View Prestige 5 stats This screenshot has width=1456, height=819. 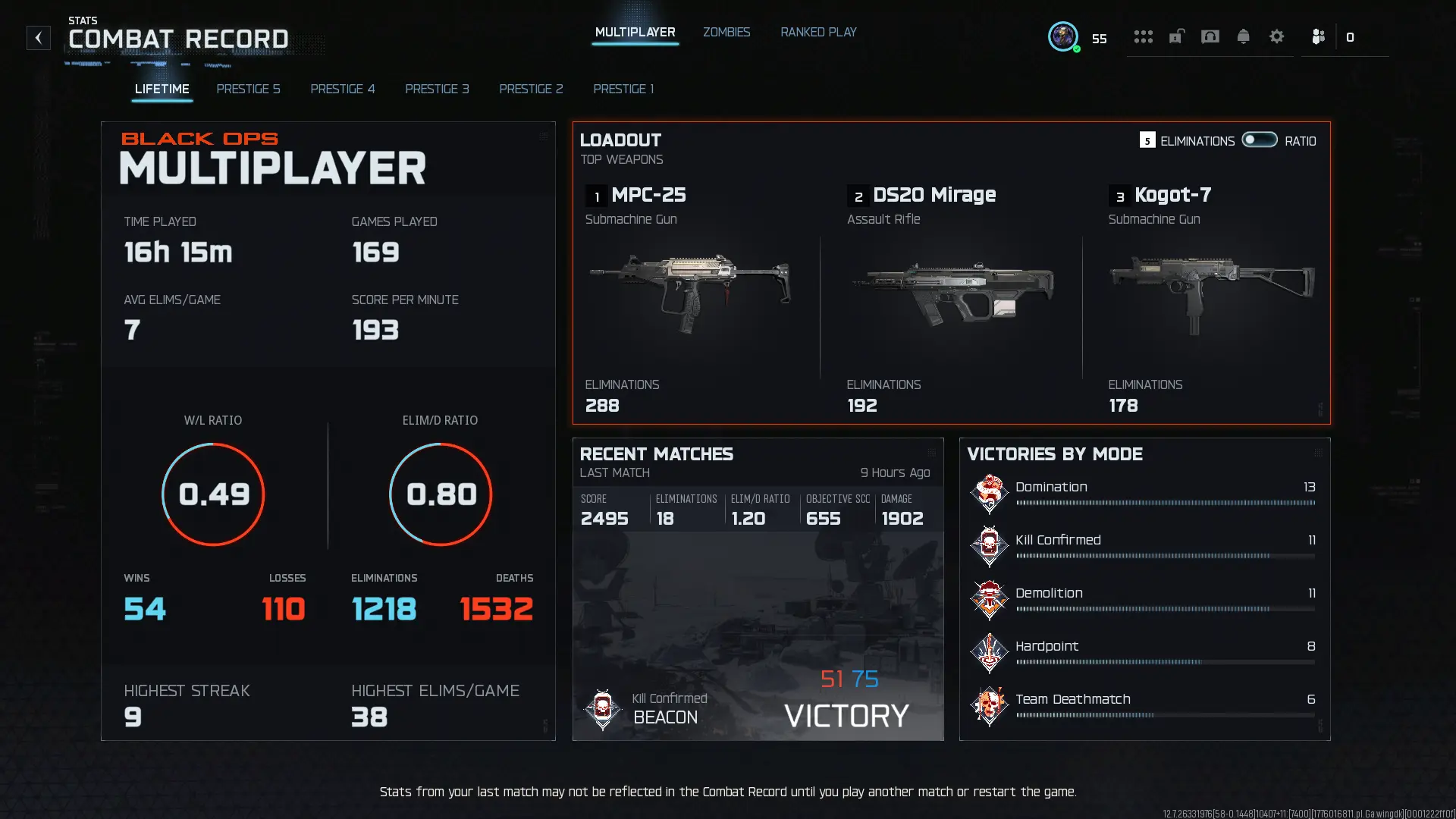point(248,89)
